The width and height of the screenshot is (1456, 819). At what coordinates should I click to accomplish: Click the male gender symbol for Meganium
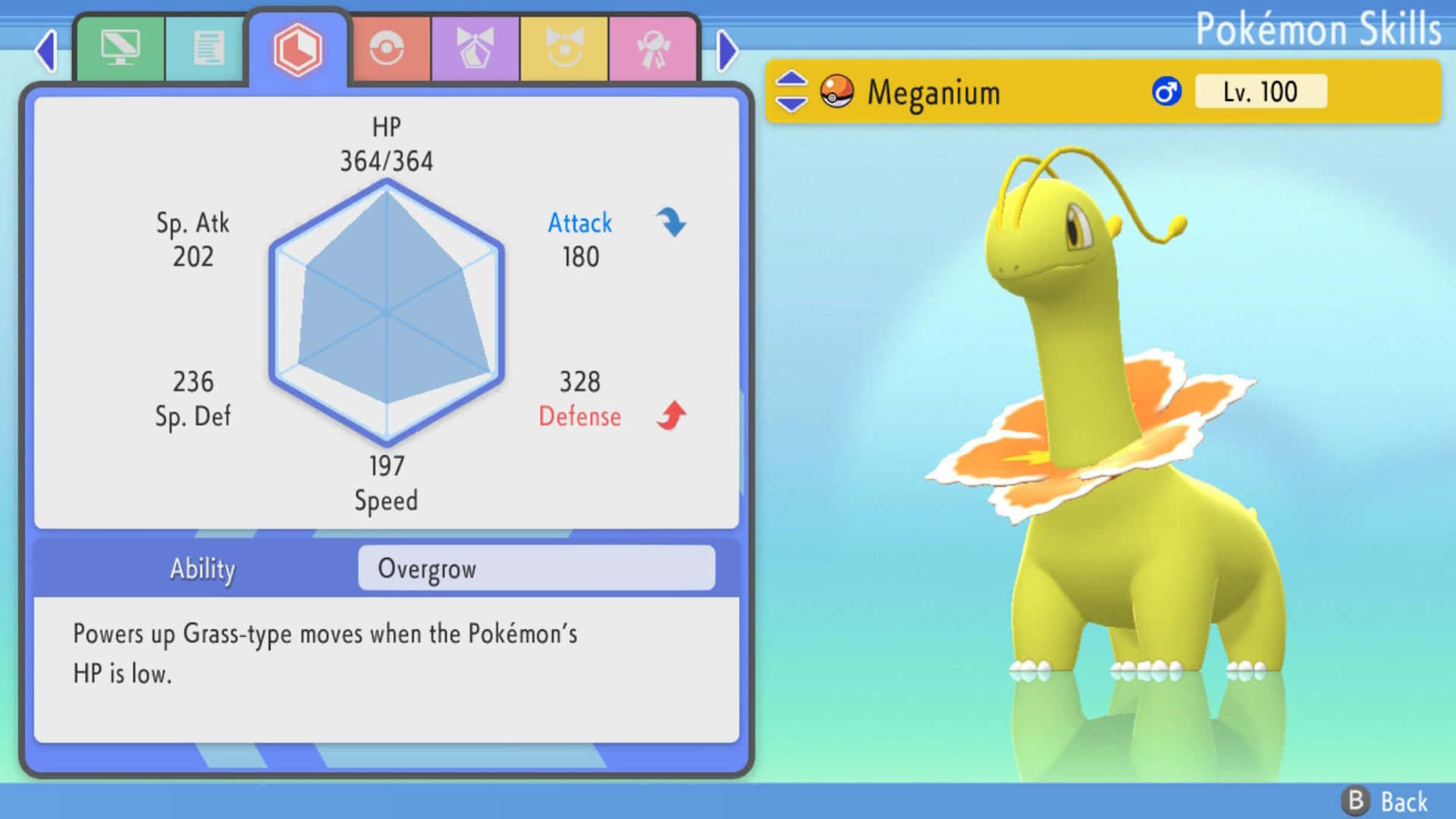pyautogui.click(x=1166, y=91)
